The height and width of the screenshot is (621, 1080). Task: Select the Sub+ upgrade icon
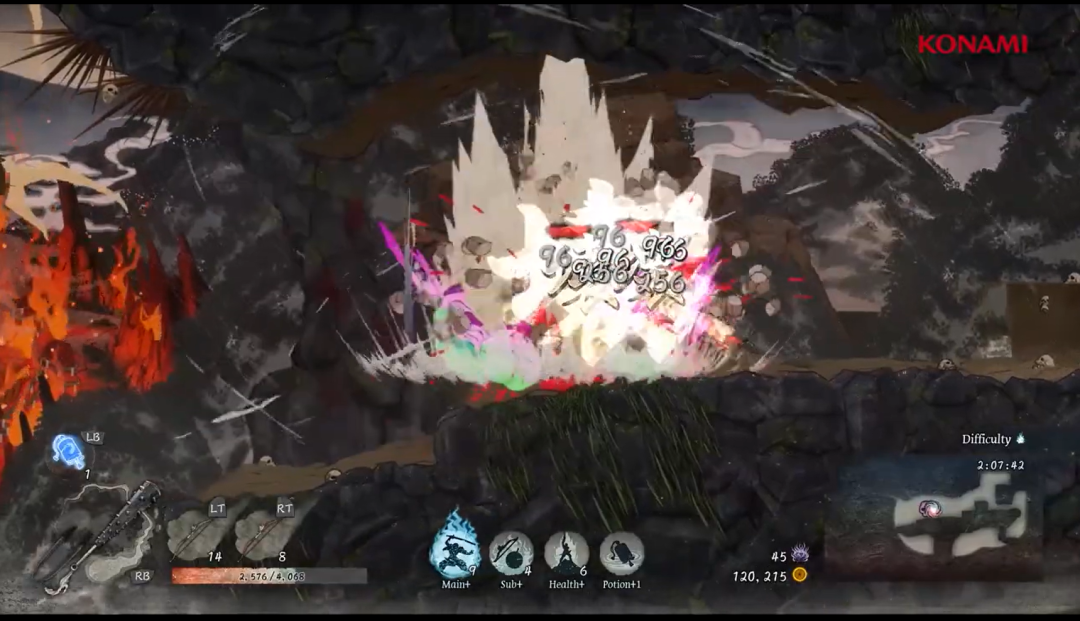(511, 552)
